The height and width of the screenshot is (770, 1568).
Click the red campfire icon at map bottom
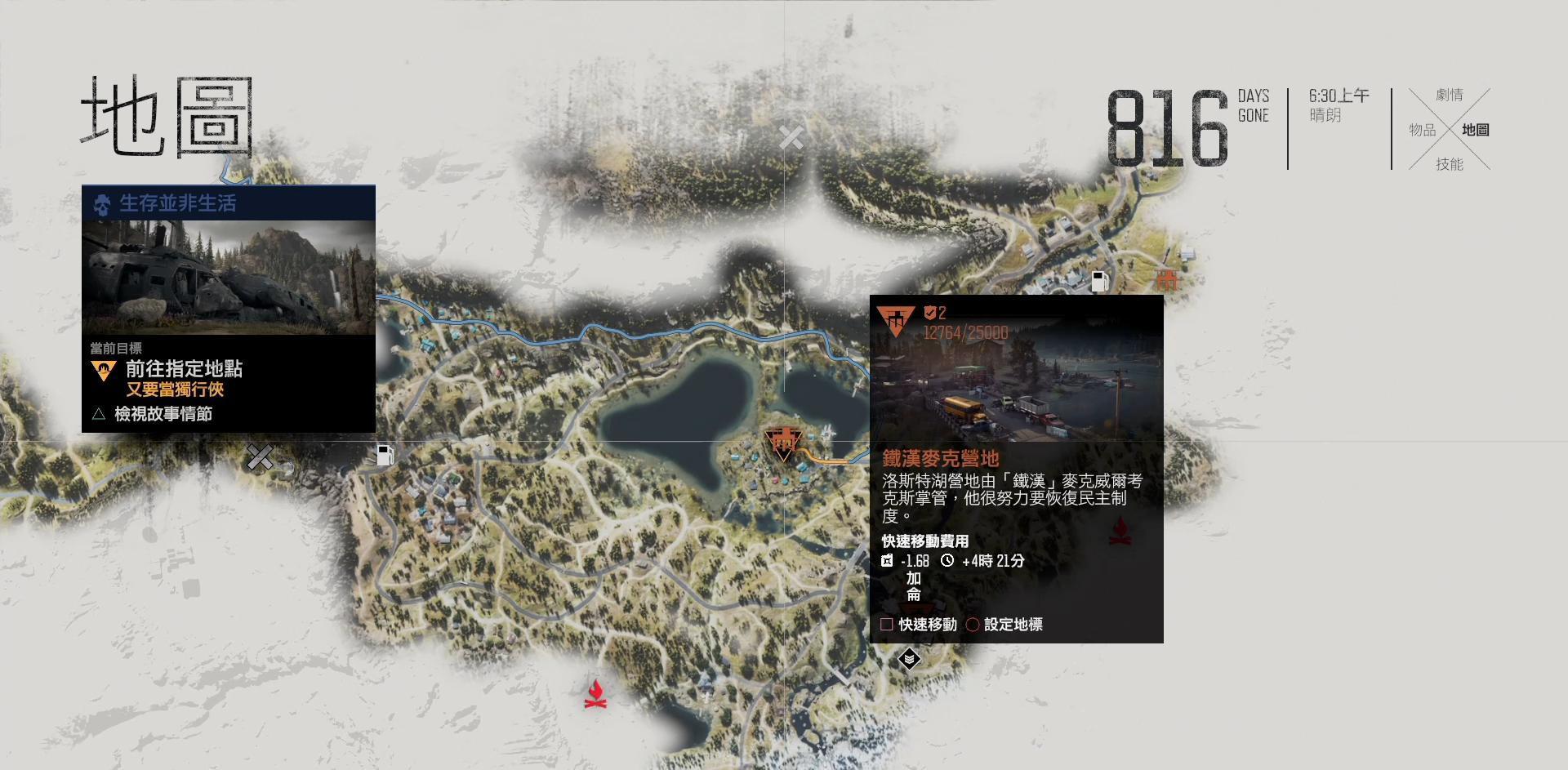point(597,692)
